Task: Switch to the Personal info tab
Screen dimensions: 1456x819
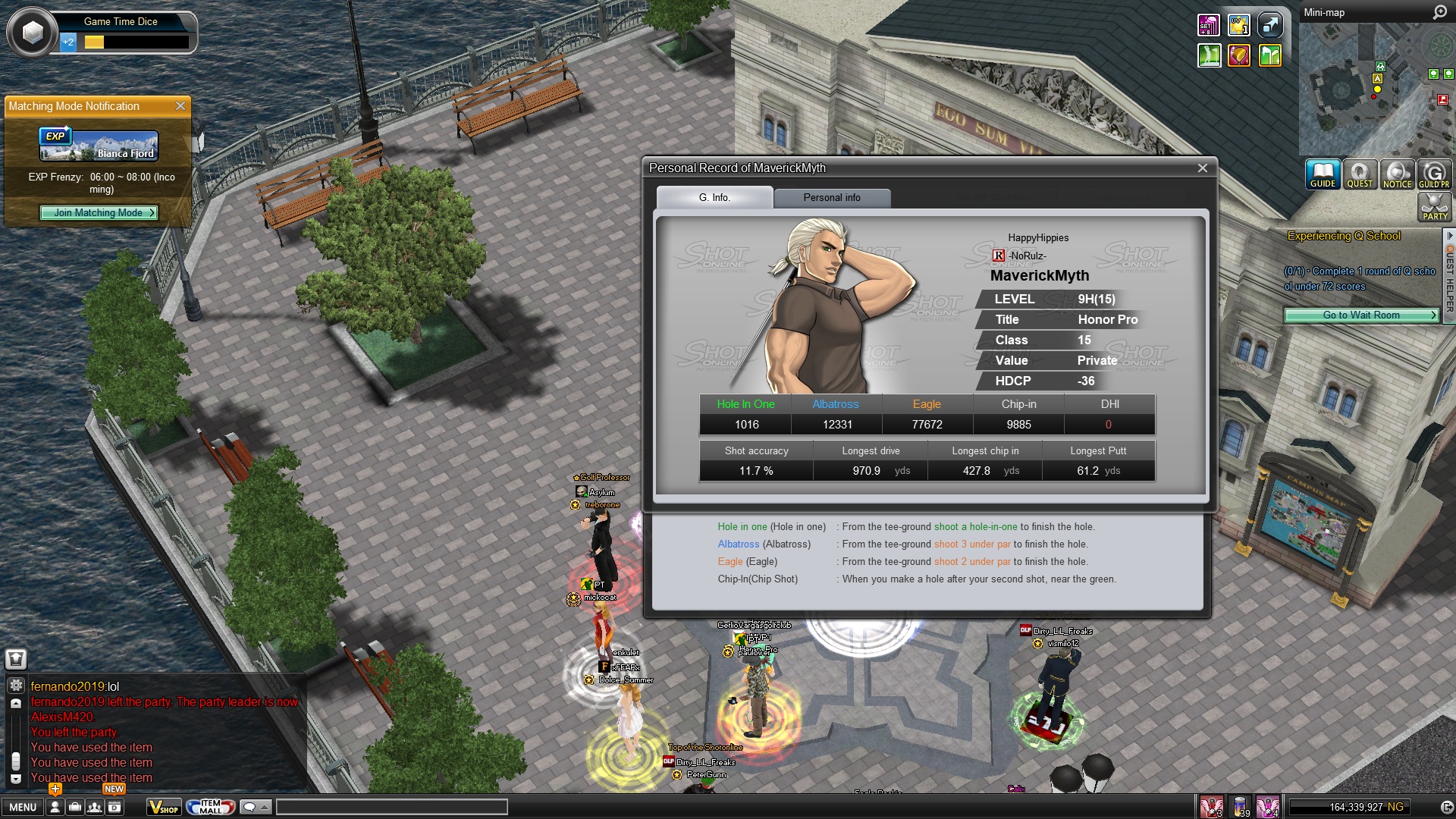Action: [831, 198]
